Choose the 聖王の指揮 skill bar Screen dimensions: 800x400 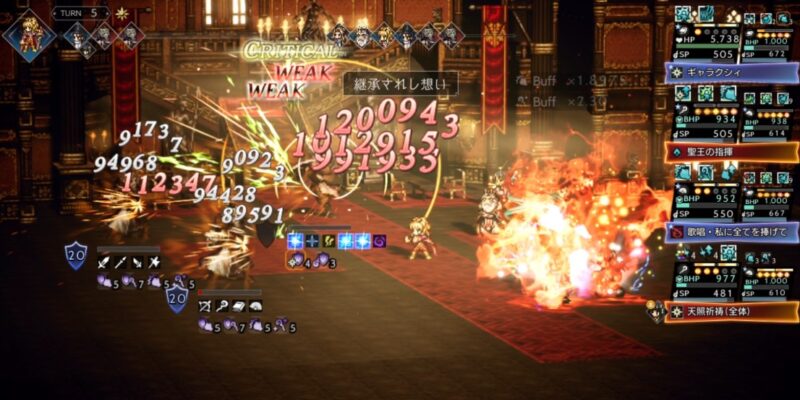[731, 152]
